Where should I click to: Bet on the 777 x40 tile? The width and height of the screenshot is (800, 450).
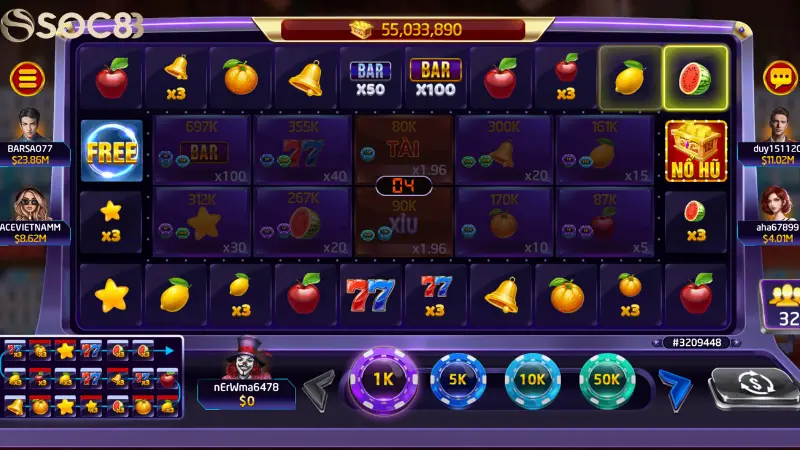303,149
